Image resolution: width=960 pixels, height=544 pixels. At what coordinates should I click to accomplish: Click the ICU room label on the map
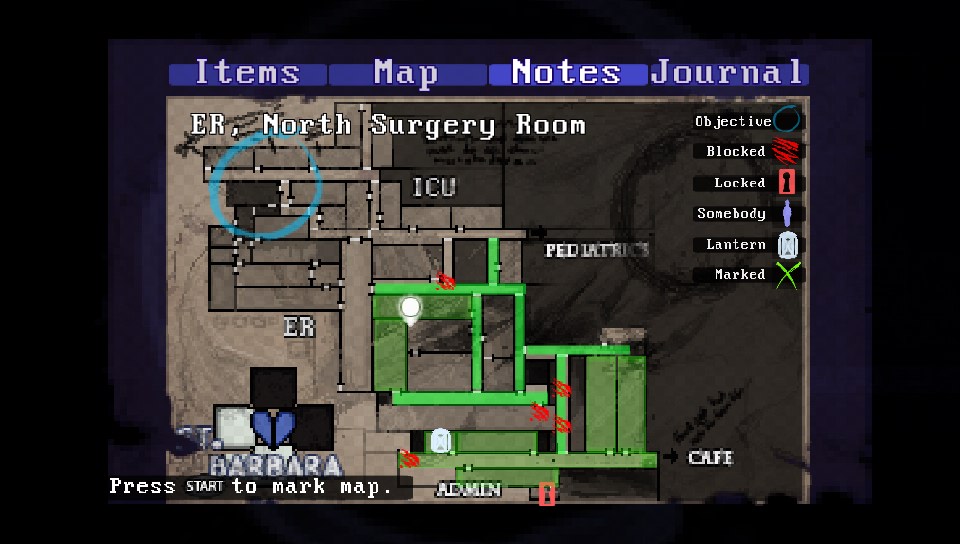point(434,187)
